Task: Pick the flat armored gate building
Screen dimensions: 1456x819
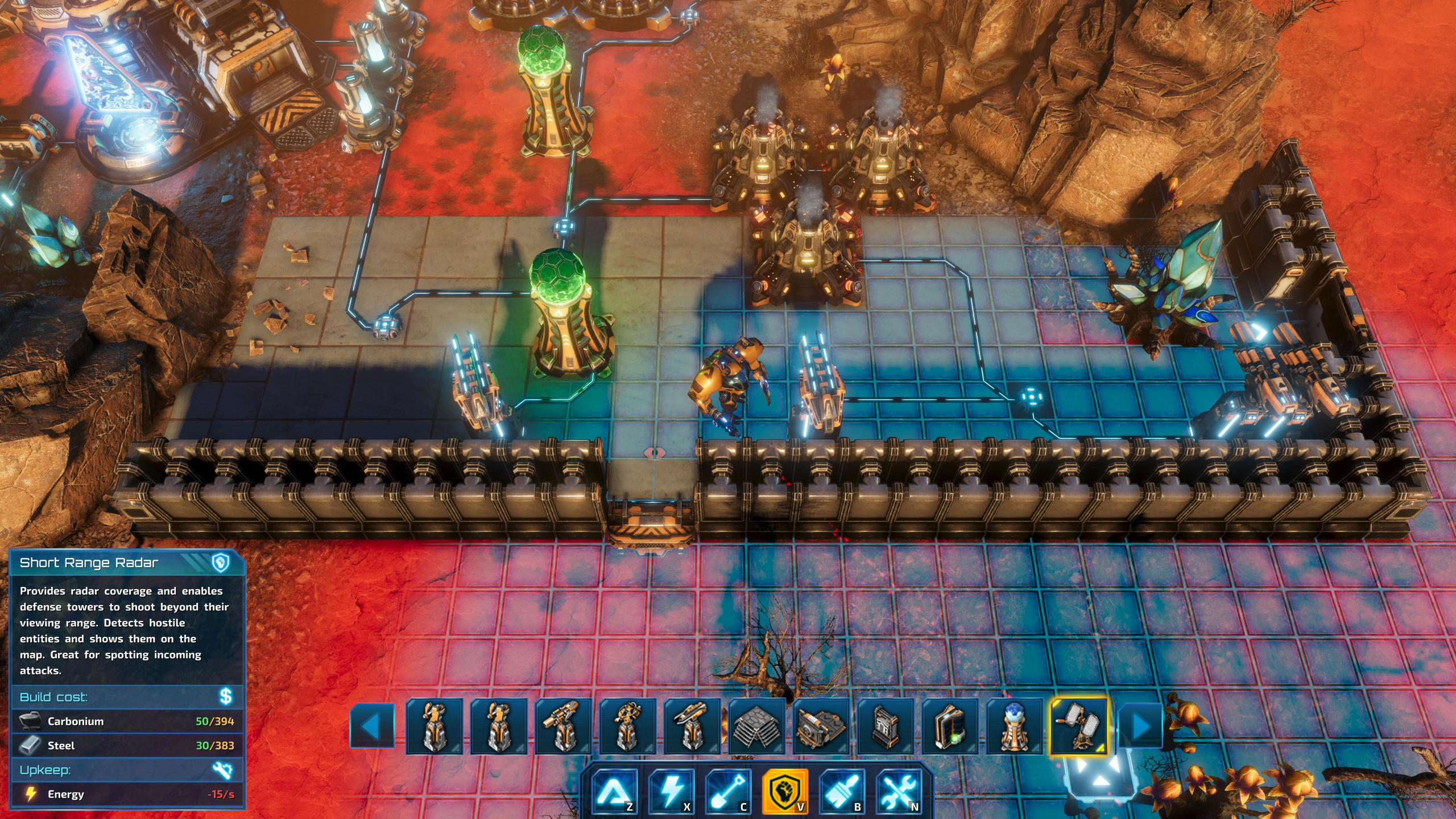Action: (x=821, y=726)
